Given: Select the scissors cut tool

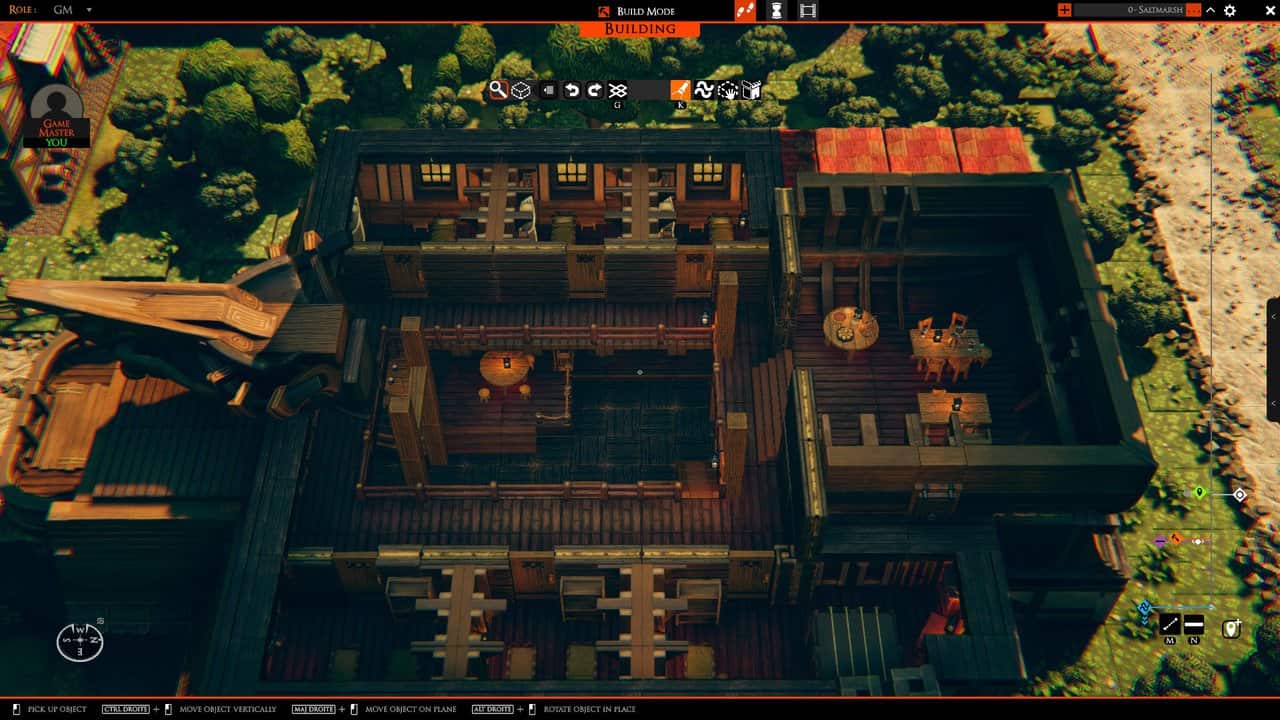Looking at the screenshot, I should pyautogui.click(x=618, y=89).
